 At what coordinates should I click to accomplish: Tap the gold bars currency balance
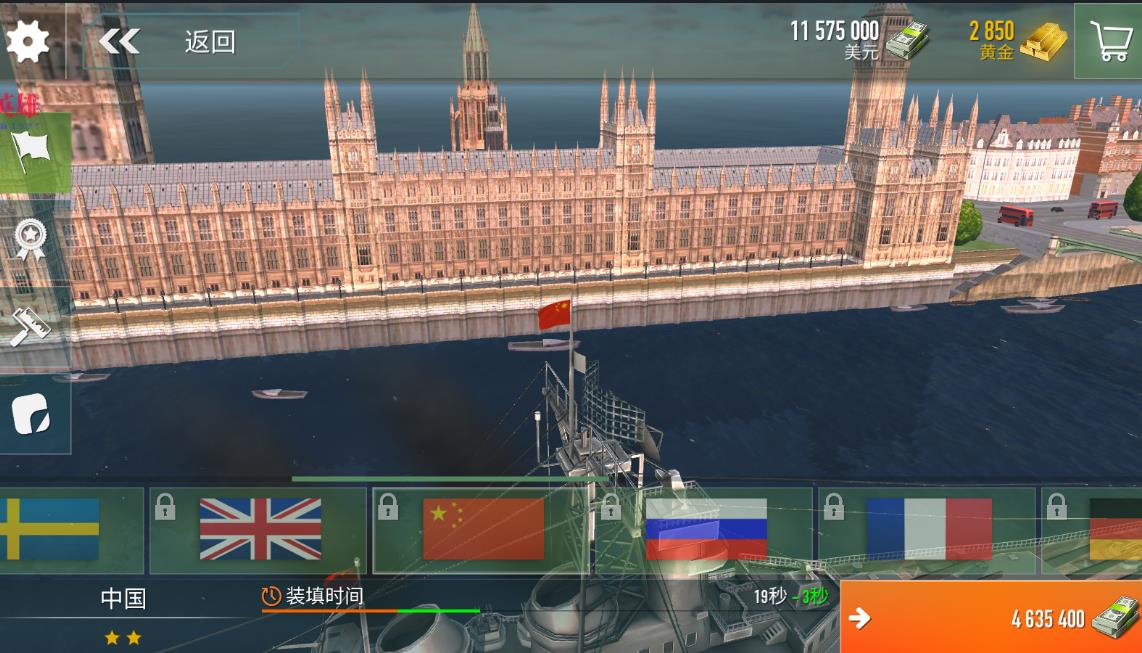[x=1014, y=41]
